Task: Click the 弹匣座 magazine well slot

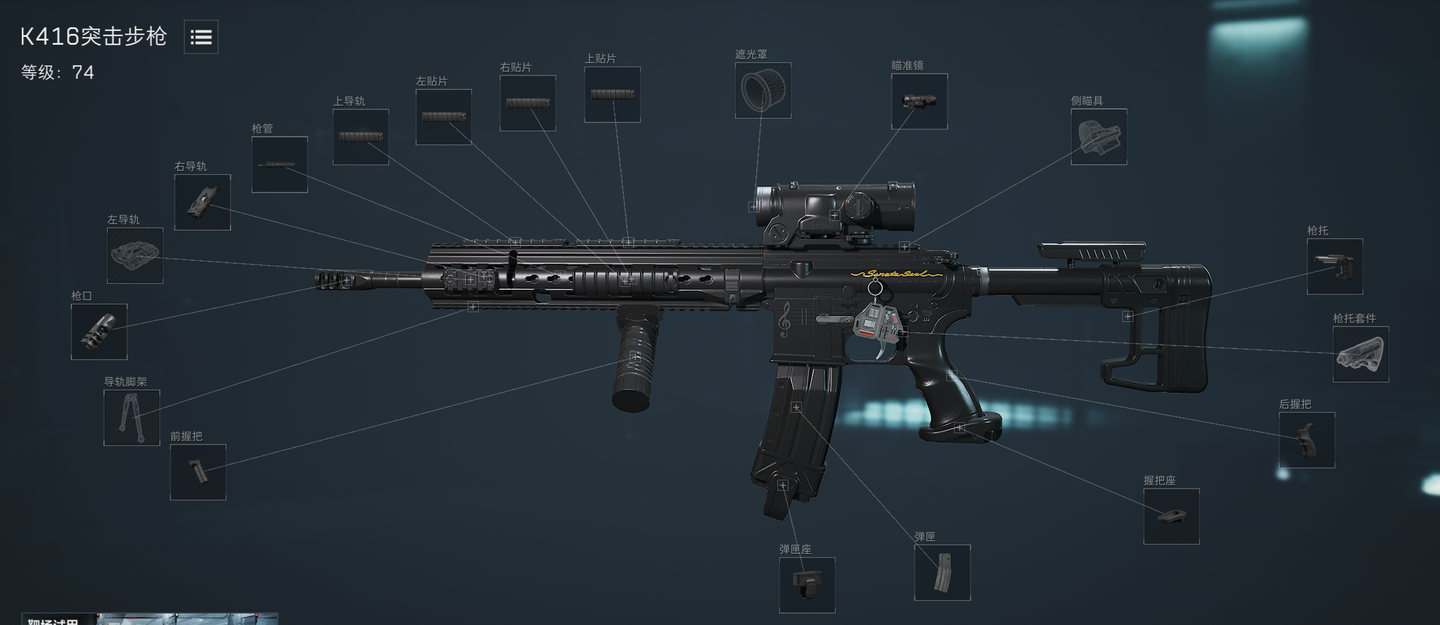Action: tap(807, 585)
